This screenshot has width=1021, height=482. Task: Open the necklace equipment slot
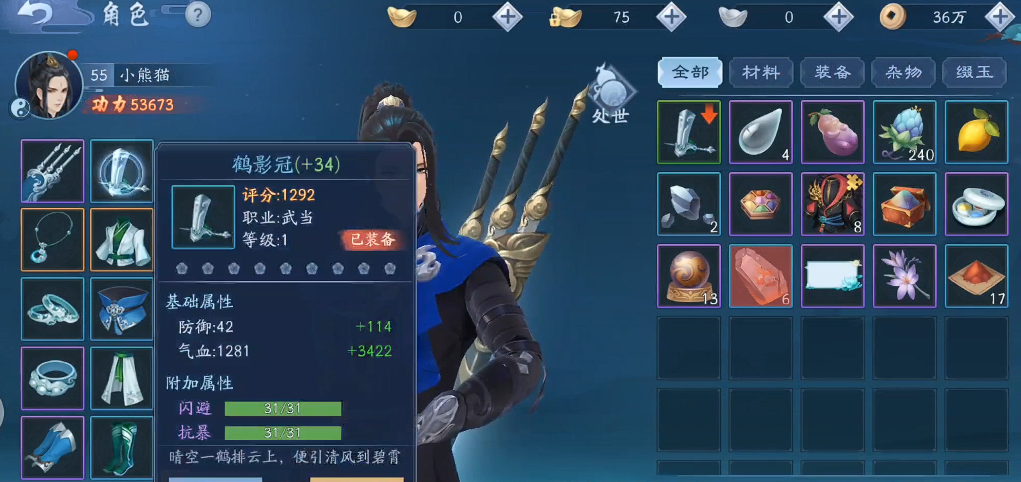click(52, 239)
